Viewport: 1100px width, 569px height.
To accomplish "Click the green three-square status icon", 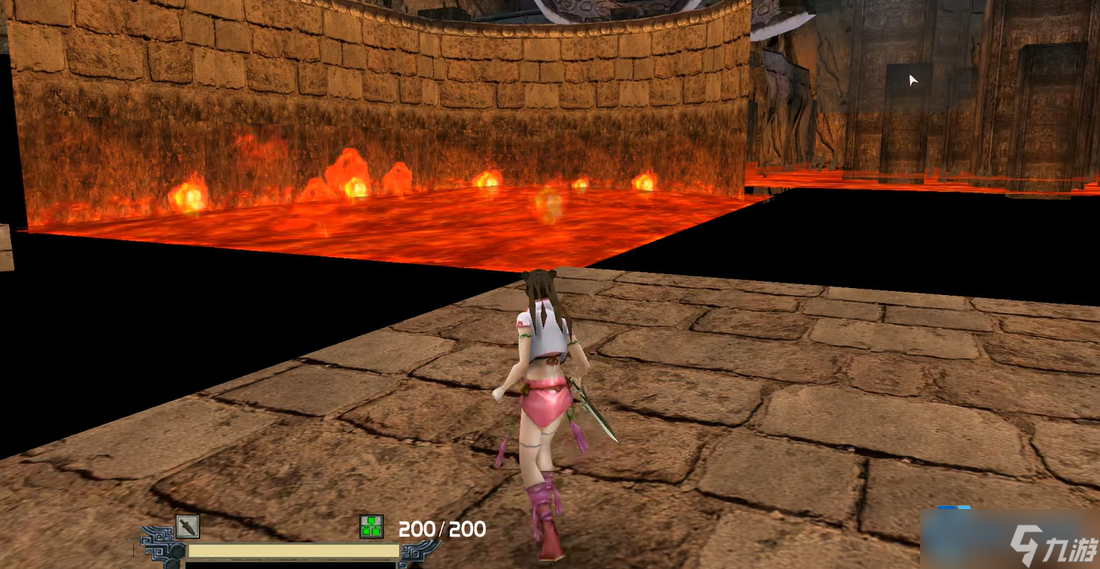I will (x=372, y=527).
